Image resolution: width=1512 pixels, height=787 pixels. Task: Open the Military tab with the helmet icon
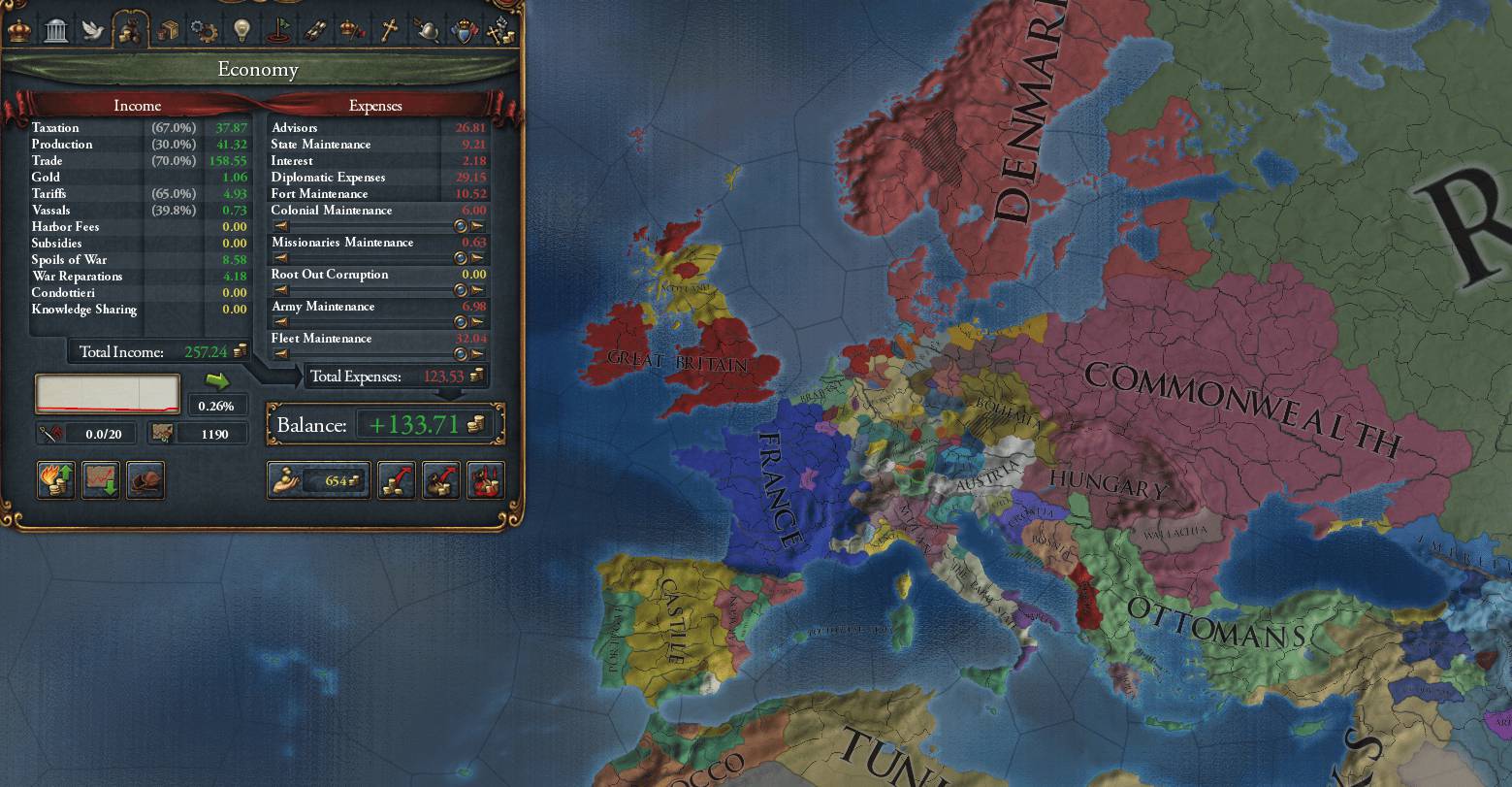[426, 30]
